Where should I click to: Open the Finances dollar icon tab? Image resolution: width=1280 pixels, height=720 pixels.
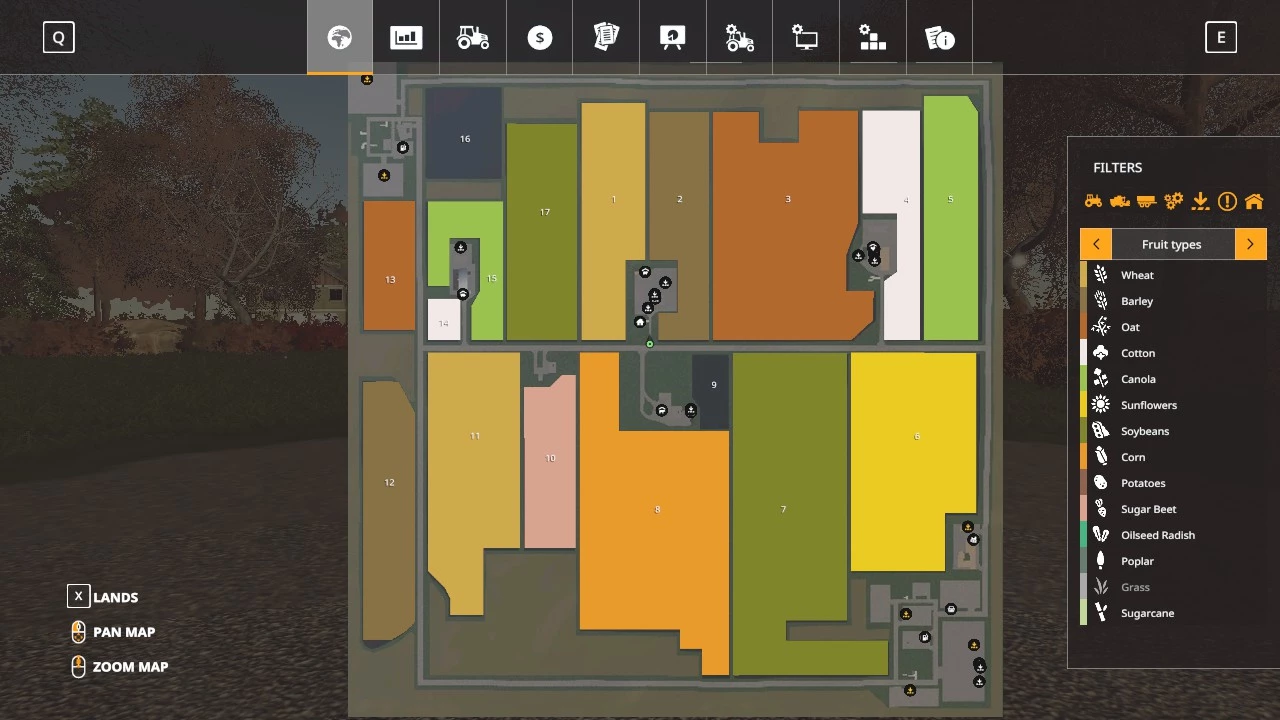coord(539,37)
